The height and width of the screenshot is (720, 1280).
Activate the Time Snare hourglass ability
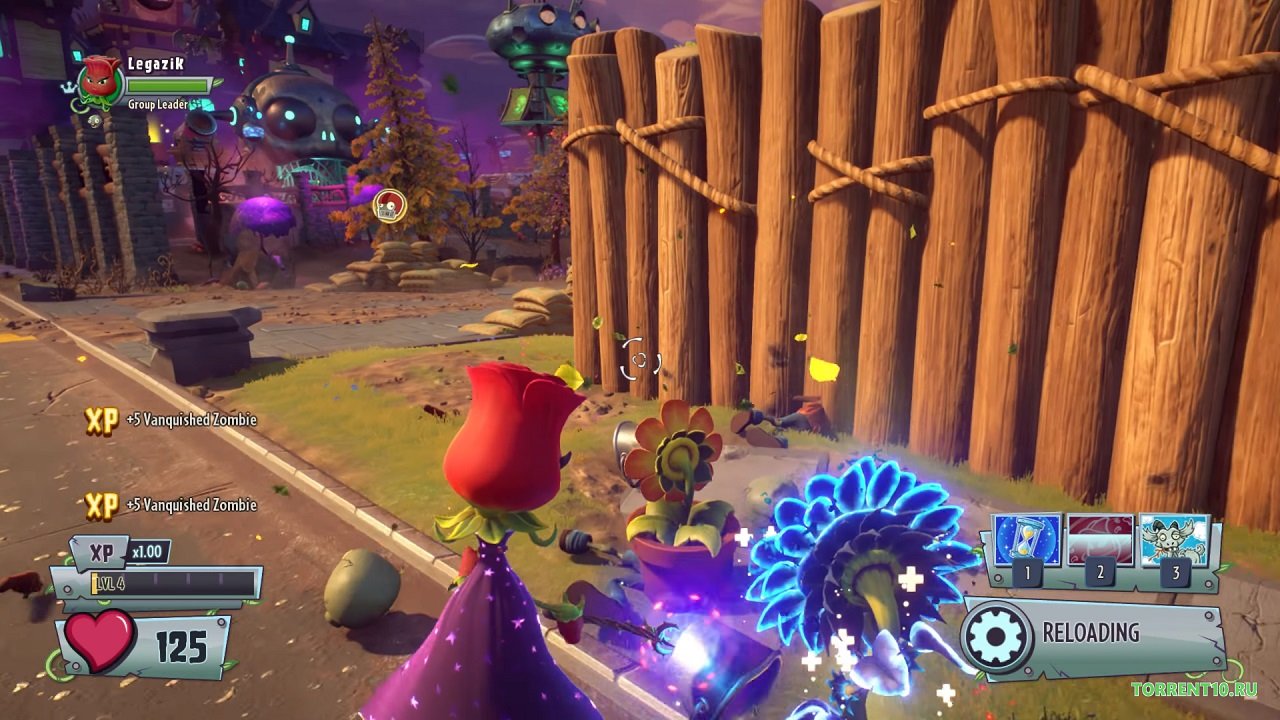[x=1027, y=541]
